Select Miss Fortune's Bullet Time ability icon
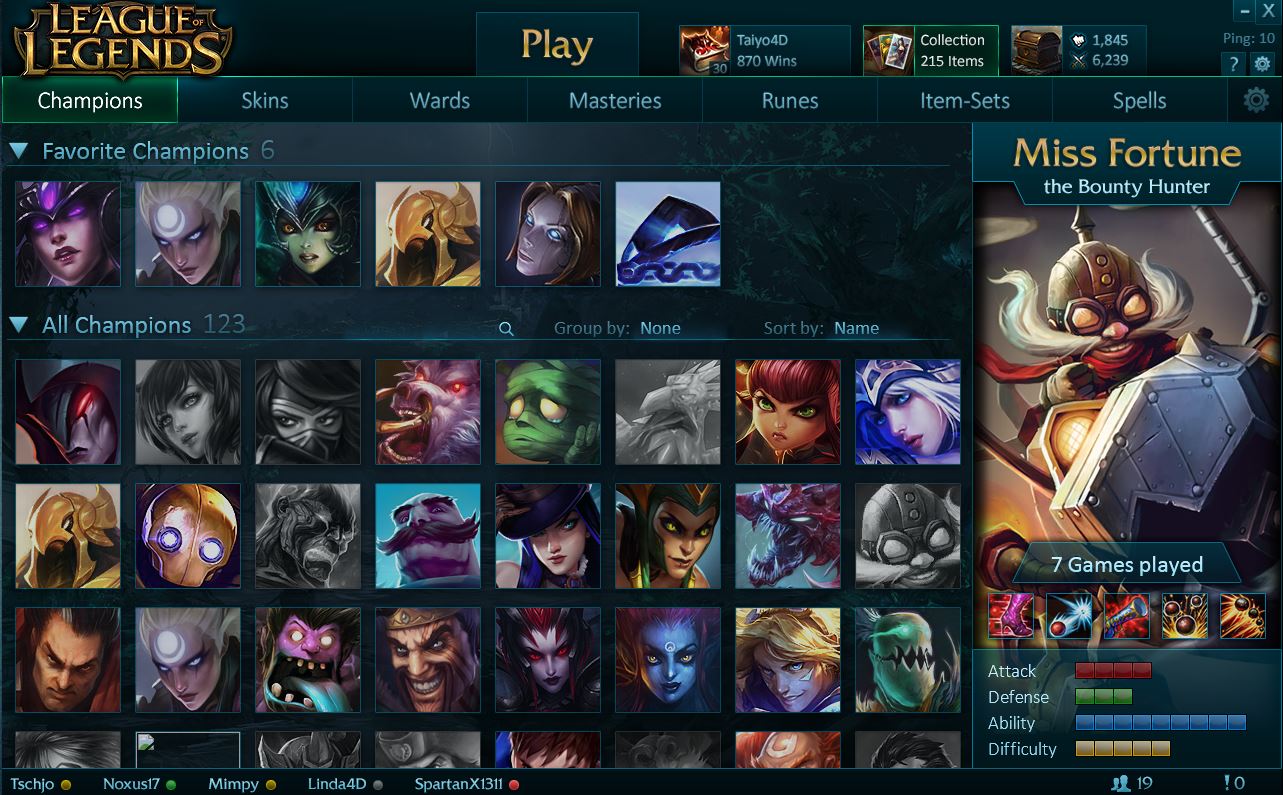Screen dimensions: 1283x795 pyautogui.click(x=1243, y=615)
